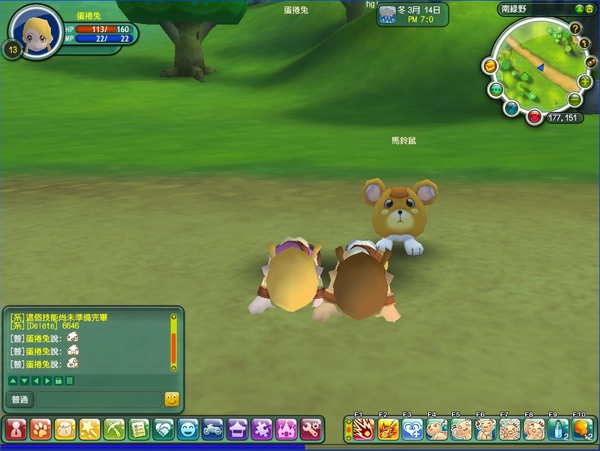Open the paw print pet menu
The width and height of the screenshot is (600, 451).
pyautogui.click(x=40, y=429)
